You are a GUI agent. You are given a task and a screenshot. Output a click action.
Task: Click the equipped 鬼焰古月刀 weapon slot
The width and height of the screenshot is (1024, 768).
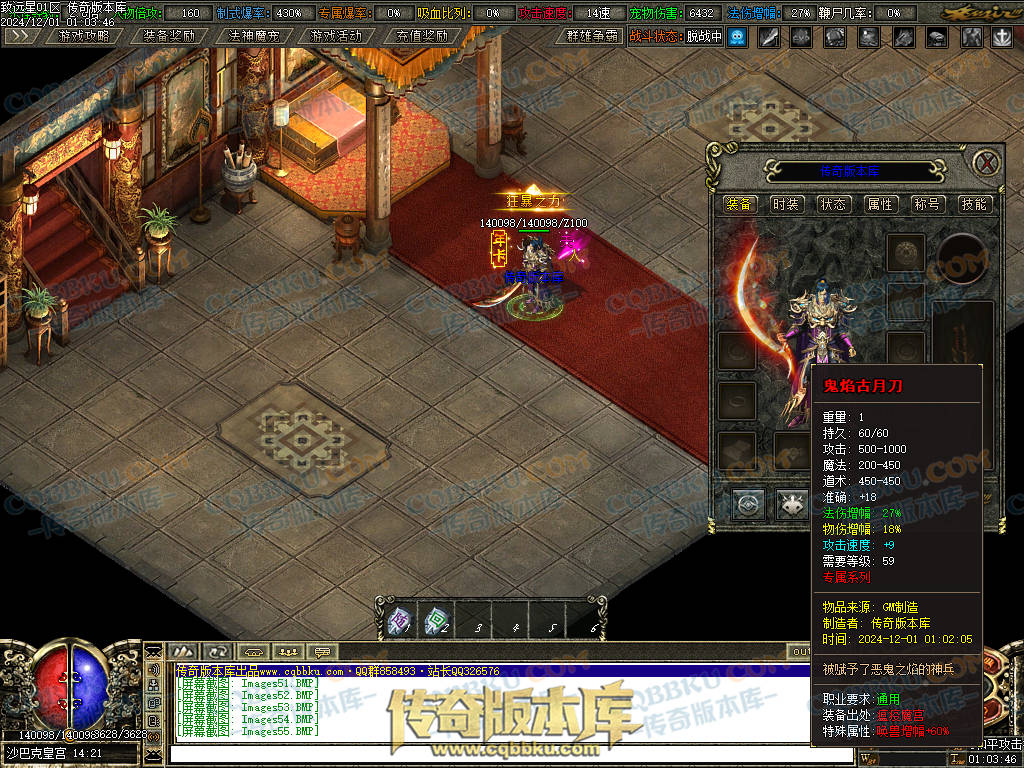(x=755, y=300)
